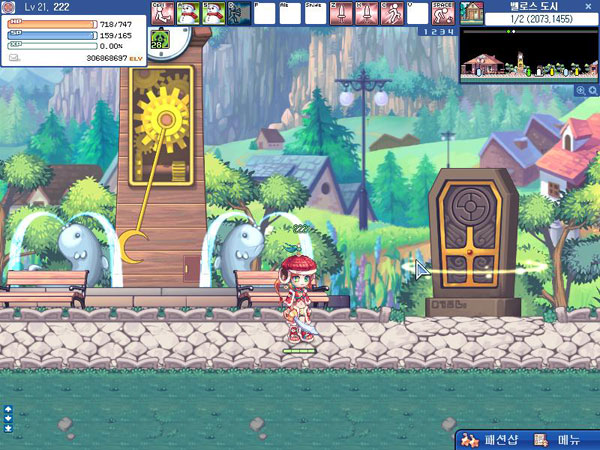This screenshot has width=600, height=450.
Task: Zoom out the minimap
Action: tap(592, 90)
